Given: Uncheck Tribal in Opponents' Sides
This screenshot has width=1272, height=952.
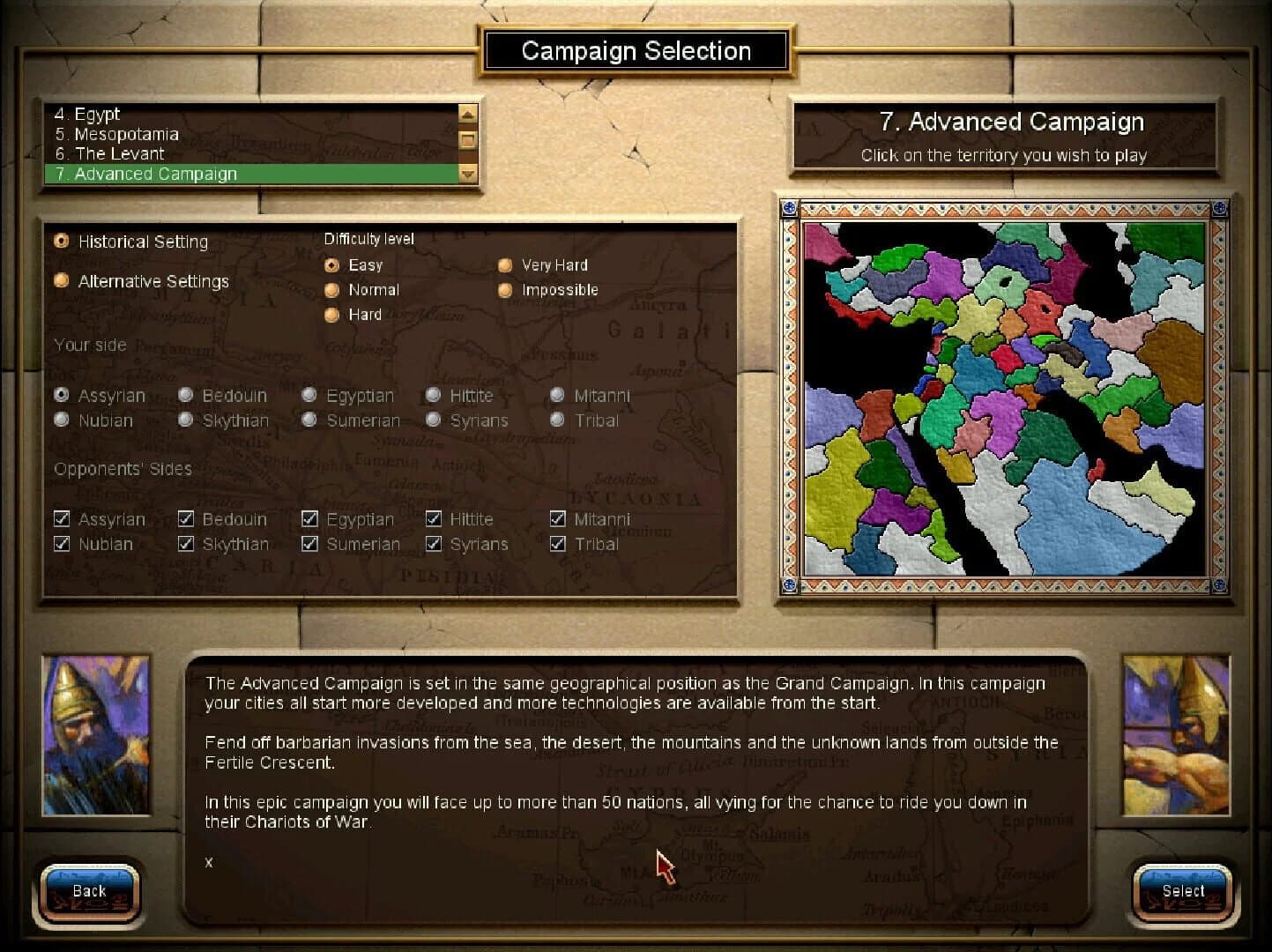Looking at the screenshot, I should [x=558, y=544].
